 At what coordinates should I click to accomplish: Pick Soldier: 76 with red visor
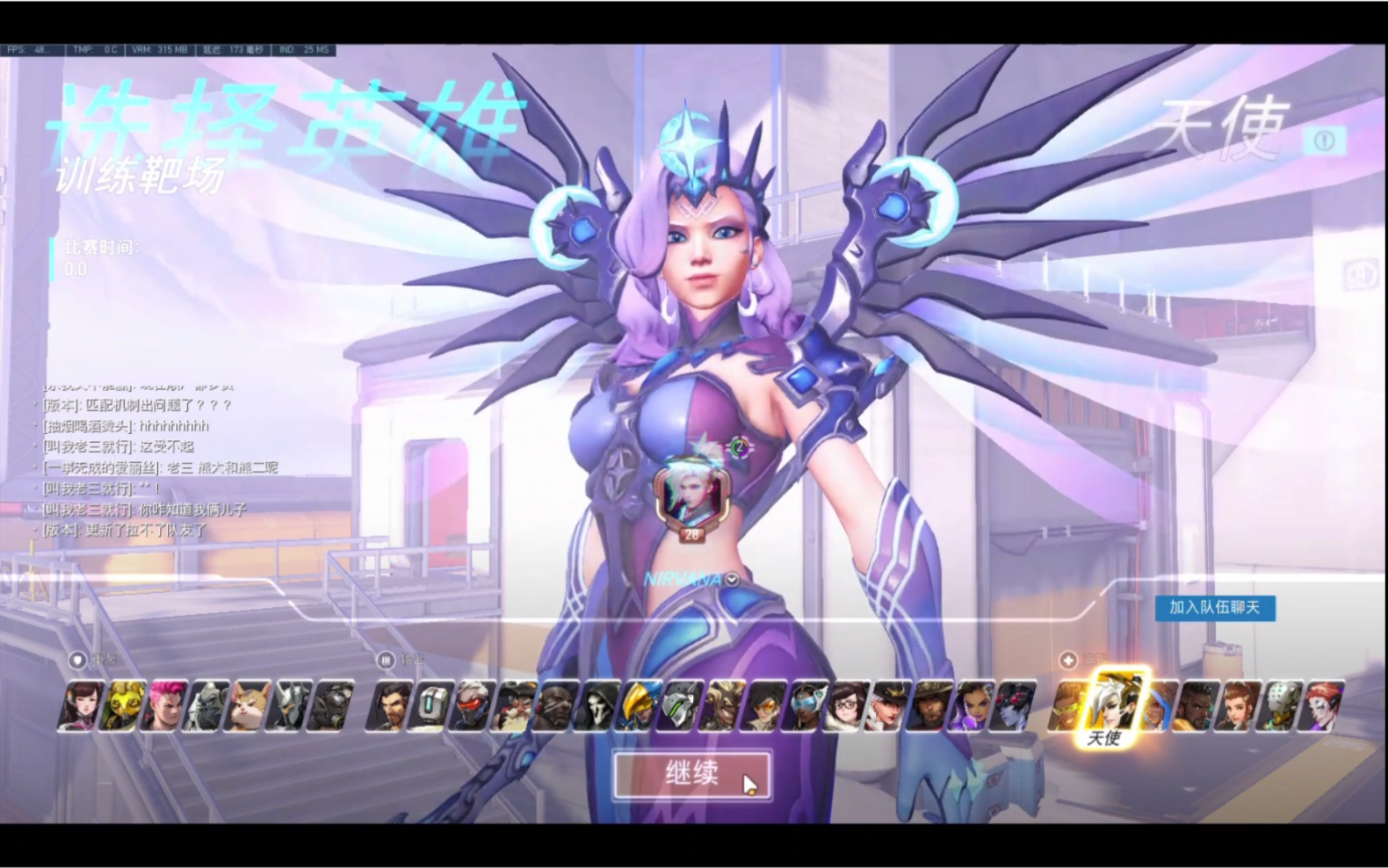coord(472,705)
